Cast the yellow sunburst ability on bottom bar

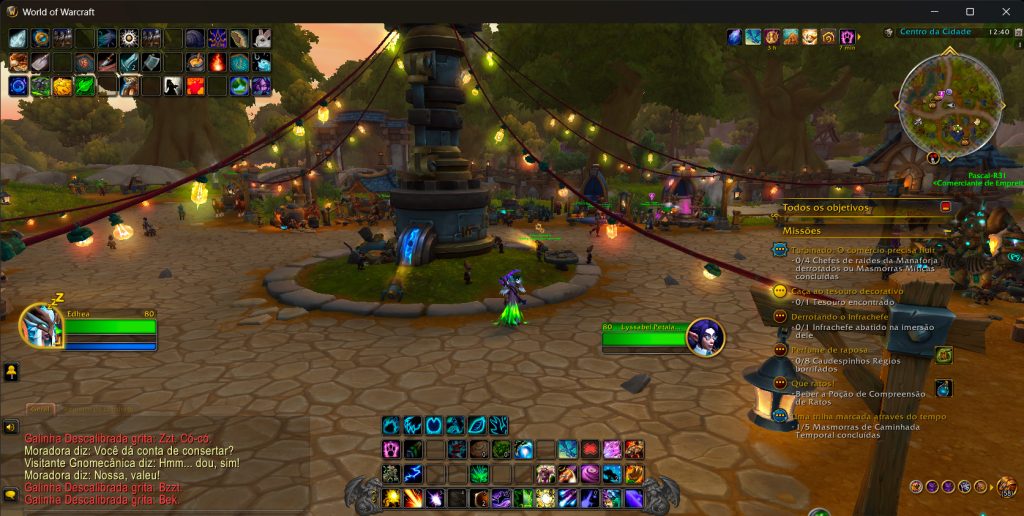(x=391, y=497)
